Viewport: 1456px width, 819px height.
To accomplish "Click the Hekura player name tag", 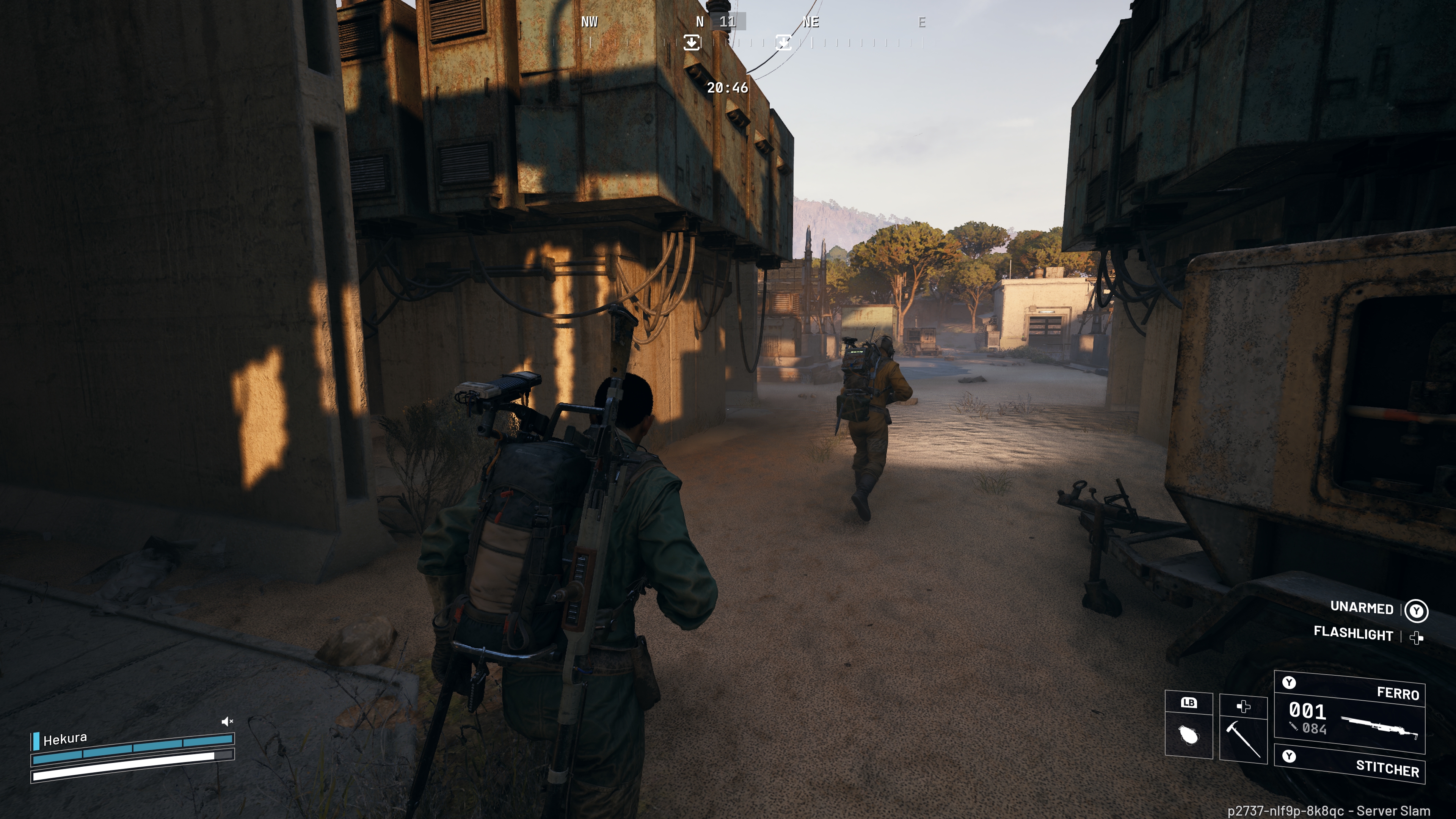I will (x=65, y=739).
